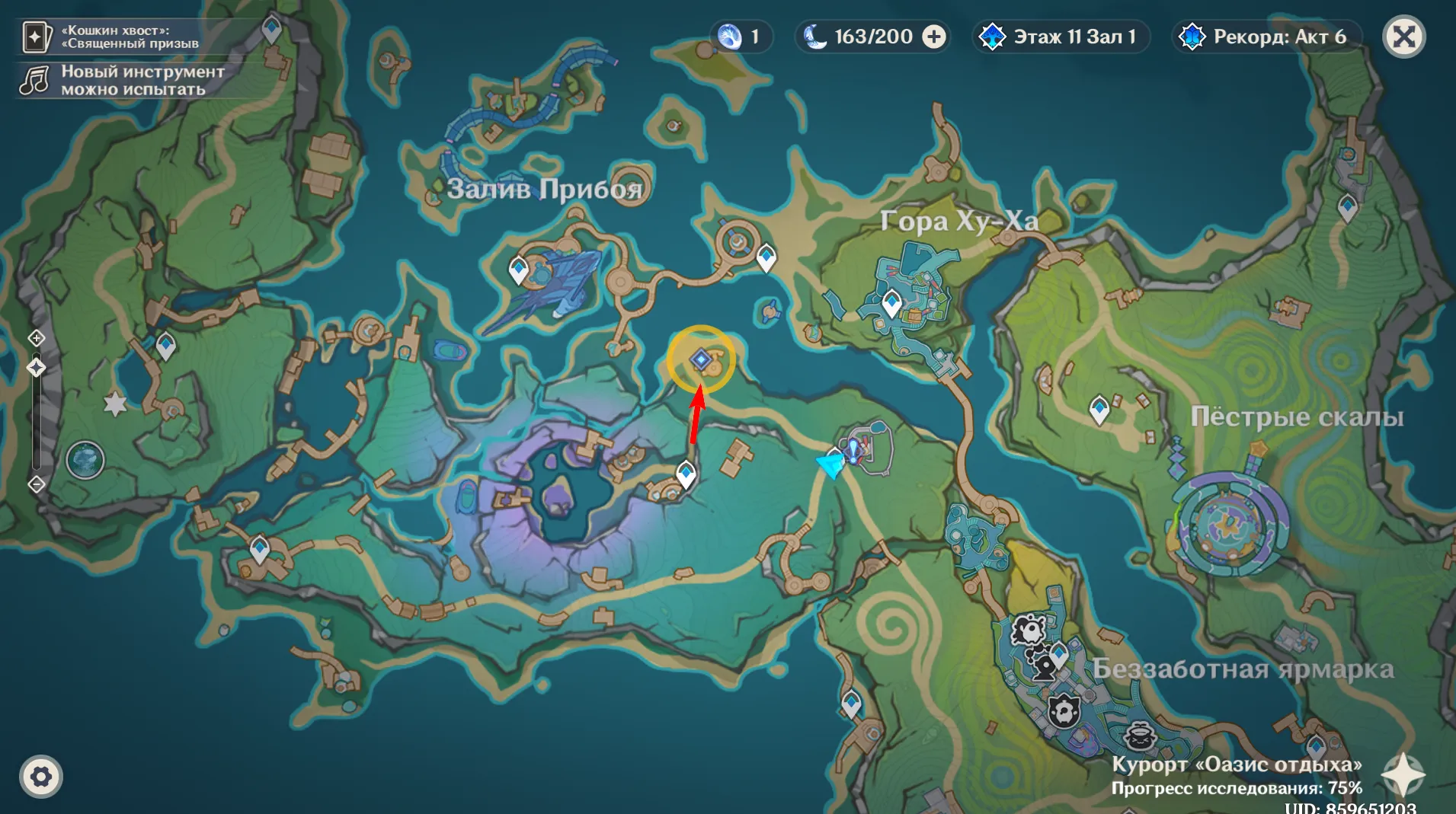Select the domain marker circled in yellow
This screenshot has height=814, width=1456.
pos(701,359)
